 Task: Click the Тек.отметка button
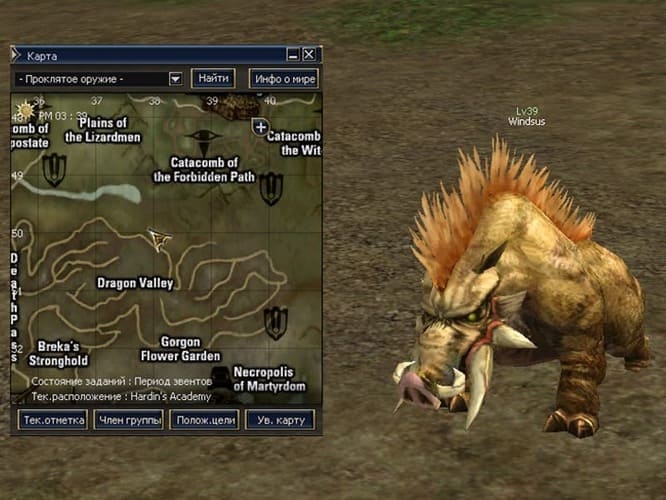(x=52, y=420)
